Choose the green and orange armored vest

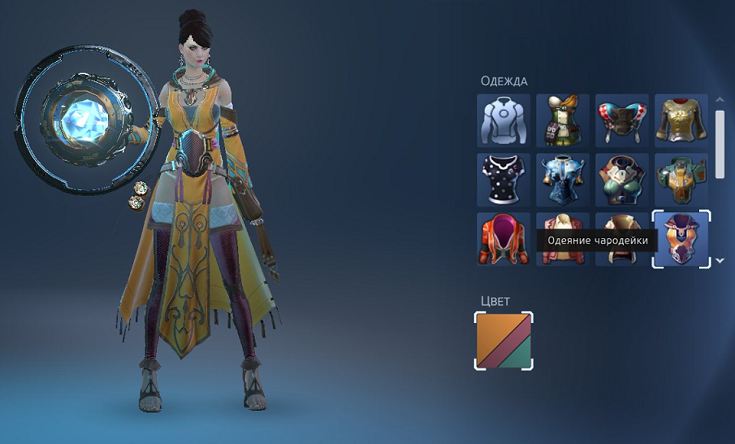tap(681, 180)
